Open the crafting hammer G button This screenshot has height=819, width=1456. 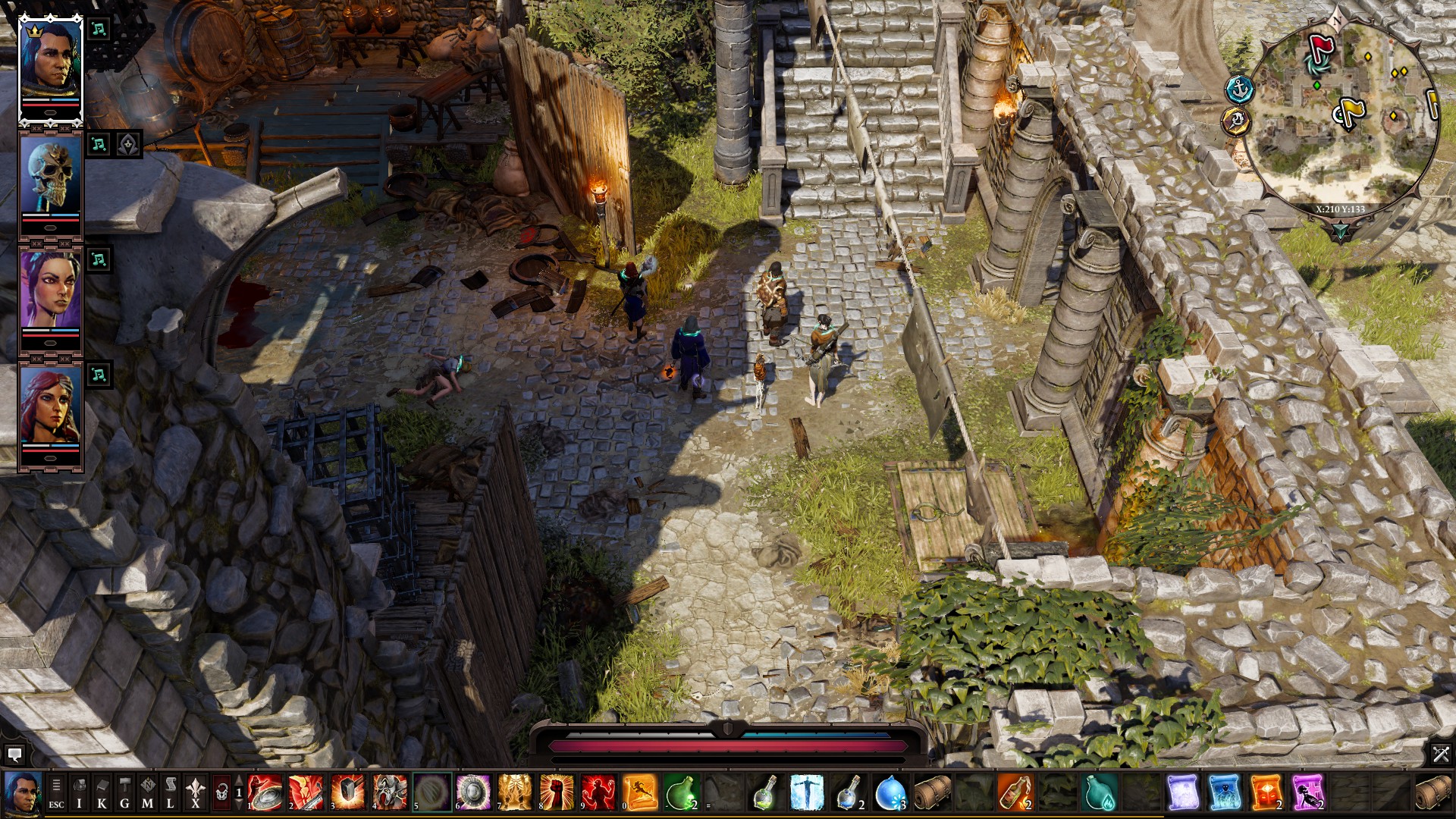click(x=124, y=792)
